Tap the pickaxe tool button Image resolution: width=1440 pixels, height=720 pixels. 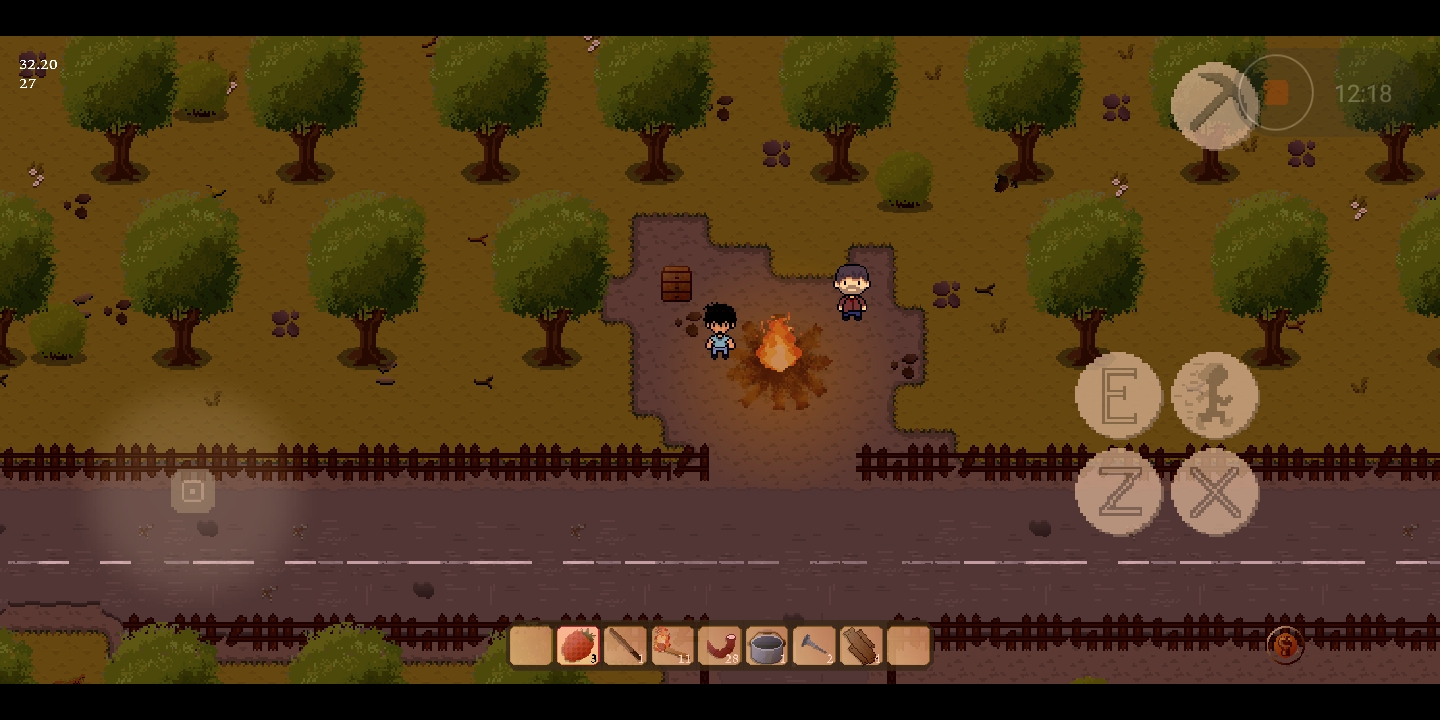[x=1214, y=105]
